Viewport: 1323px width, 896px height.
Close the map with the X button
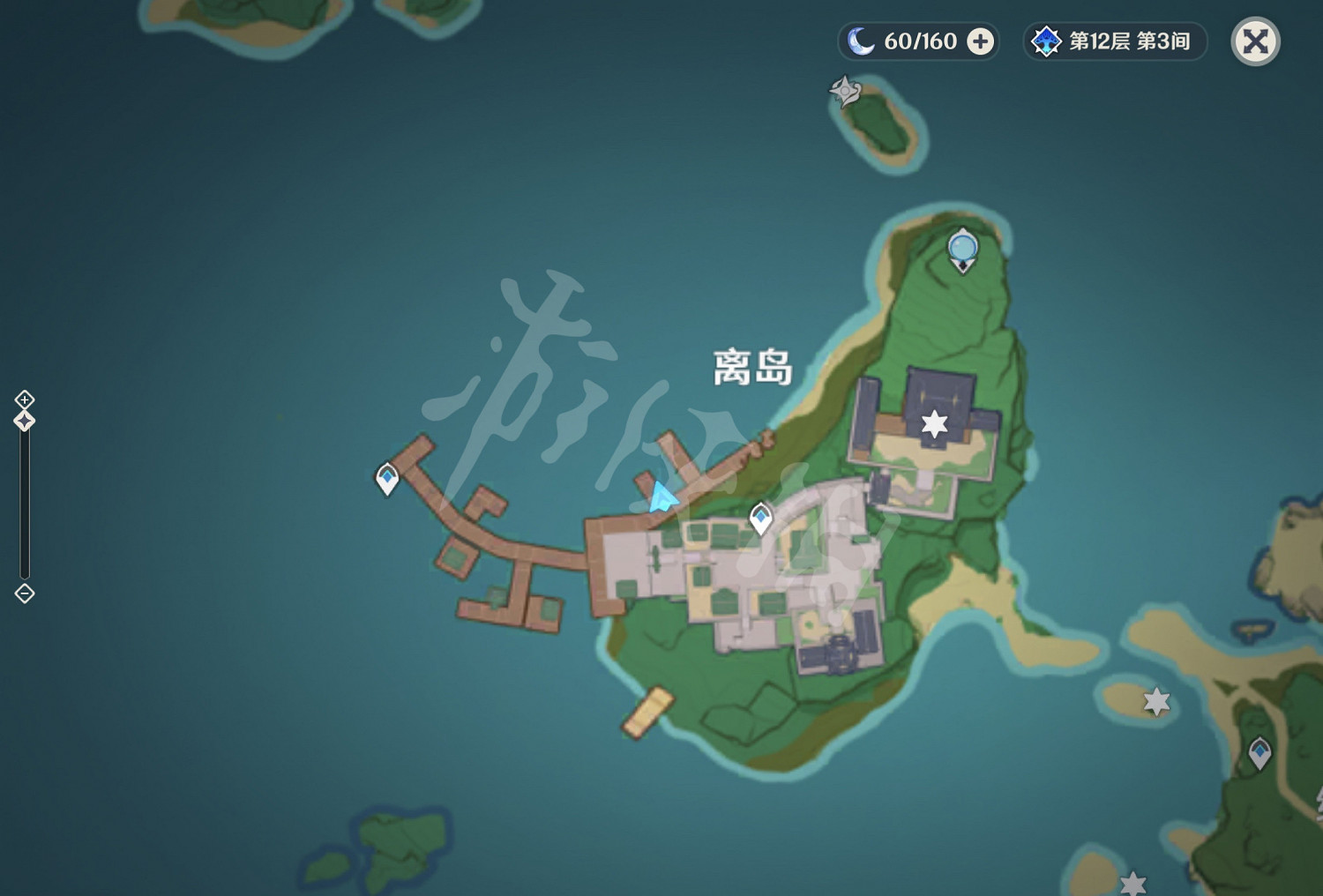1256,41
